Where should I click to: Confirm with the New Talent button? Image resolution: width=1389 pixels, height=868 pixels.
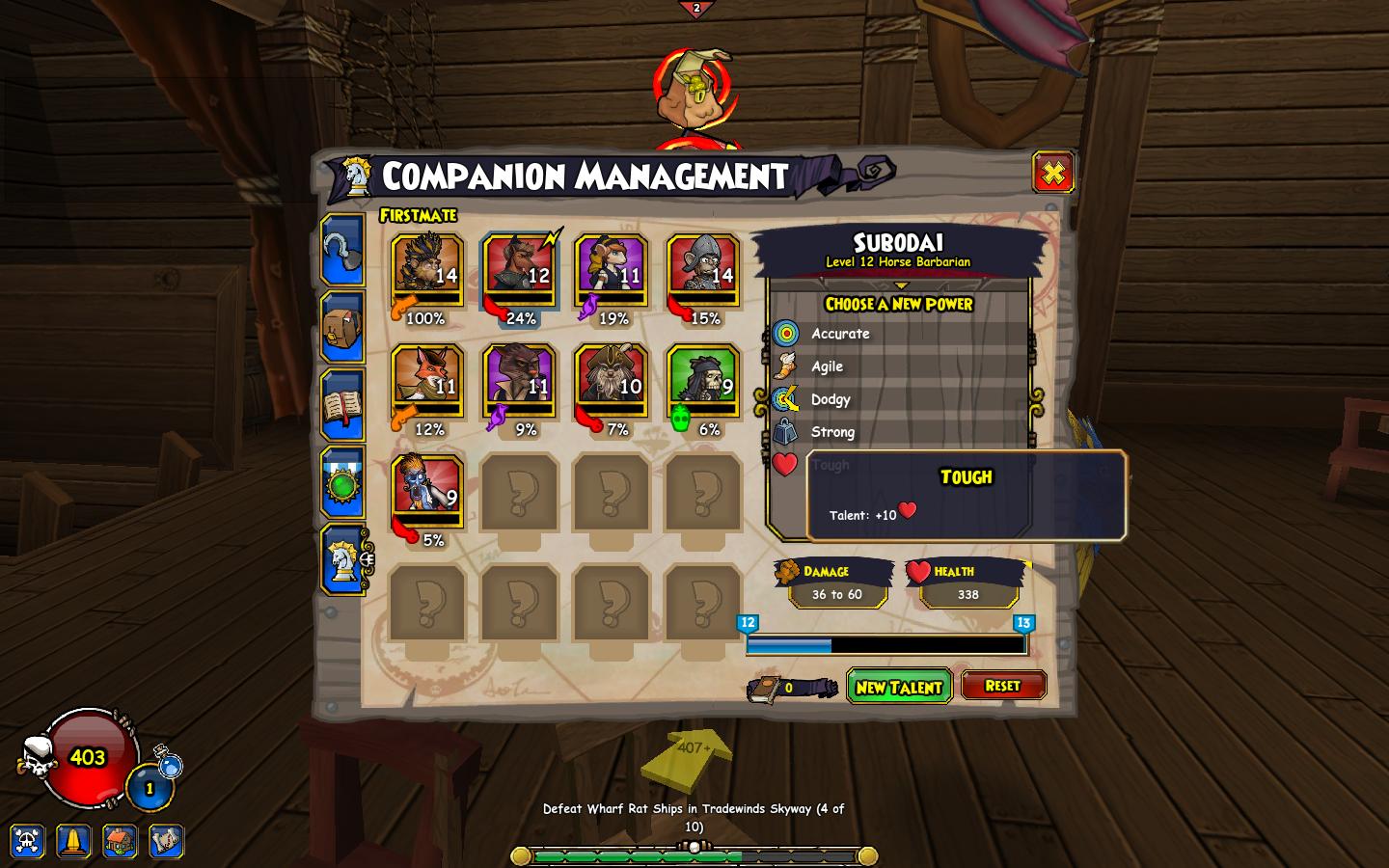pyautogui.click(x=898, y=687)
